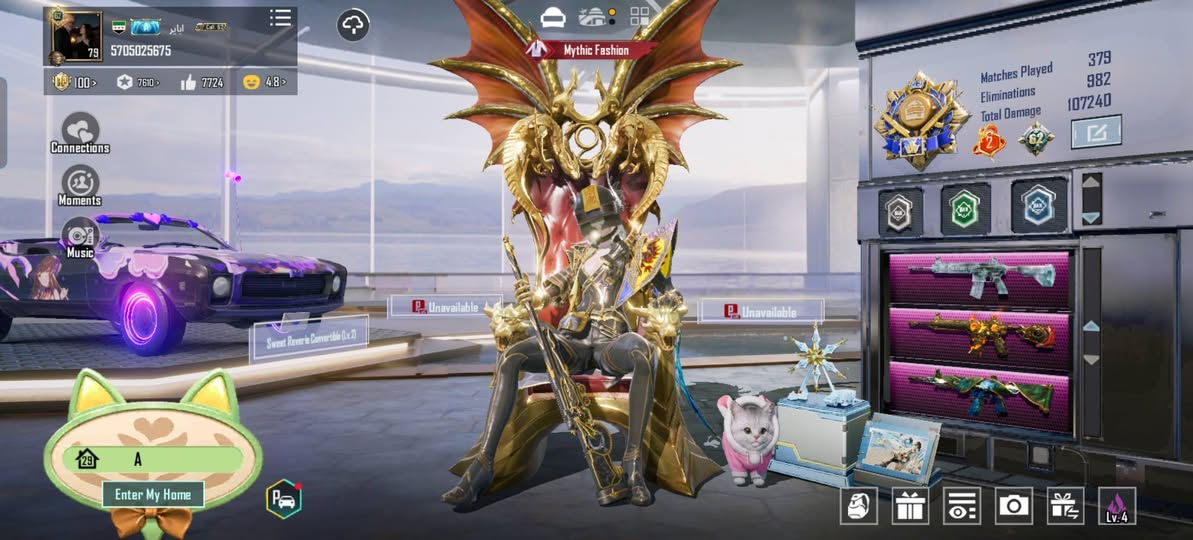Open the list menu beside the profile
Viewport: 1193px width, 540px height.
(281, 18)
